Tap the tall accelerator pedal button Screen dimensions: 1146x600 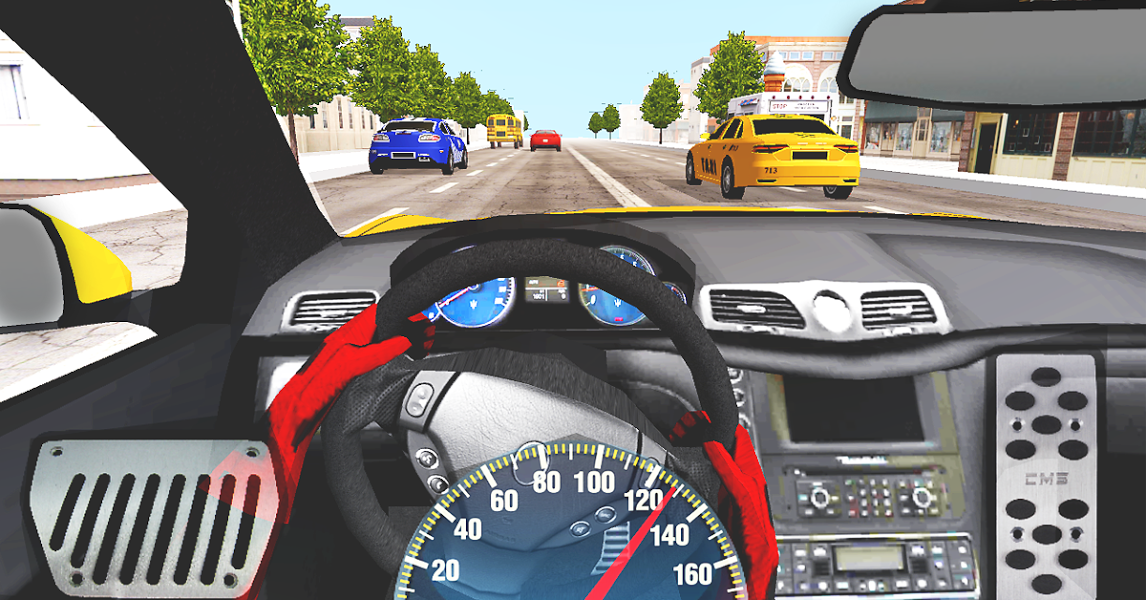click(x=1045, y=473)
